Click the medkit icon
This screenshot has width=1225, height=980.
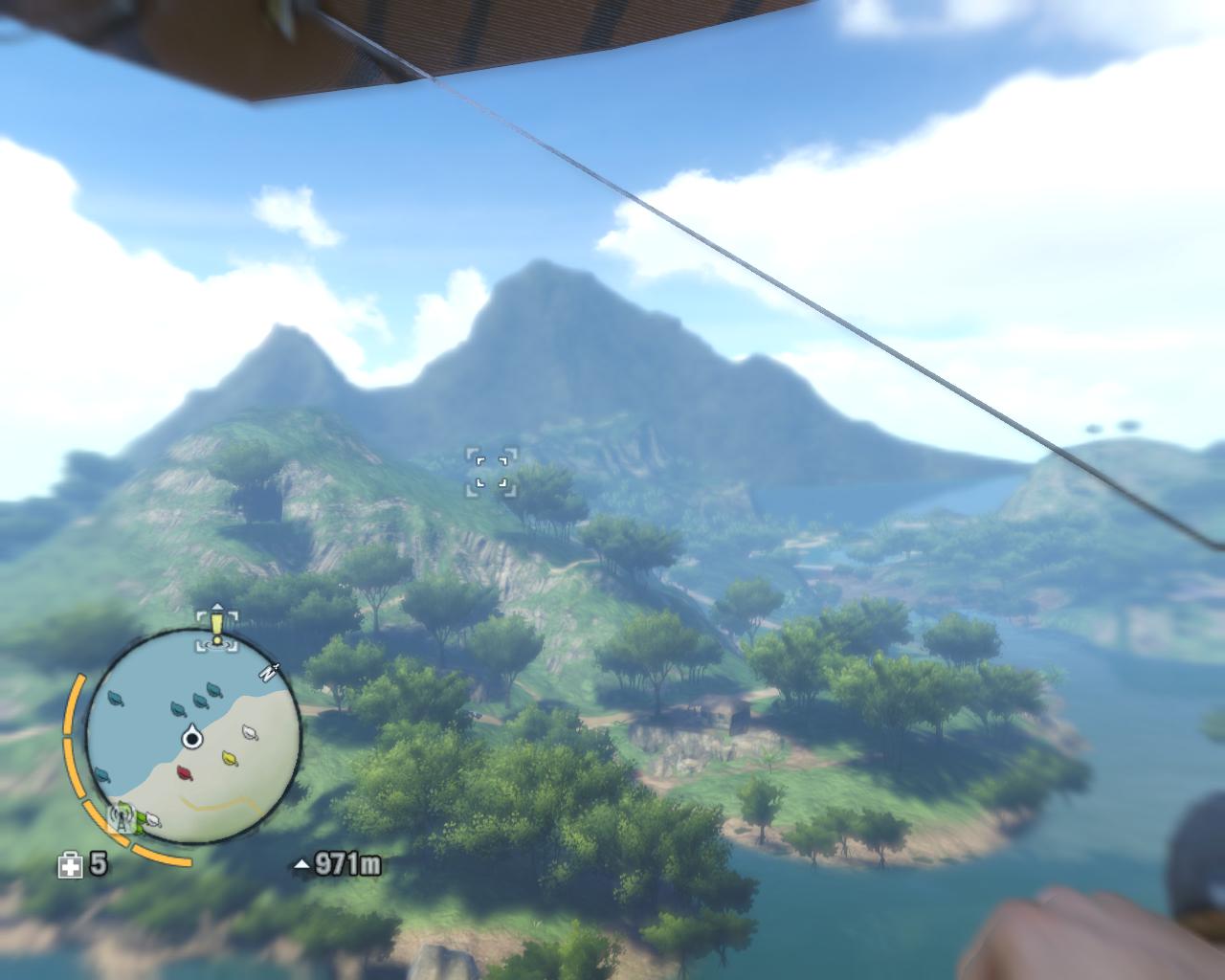(x=71, y=866)
